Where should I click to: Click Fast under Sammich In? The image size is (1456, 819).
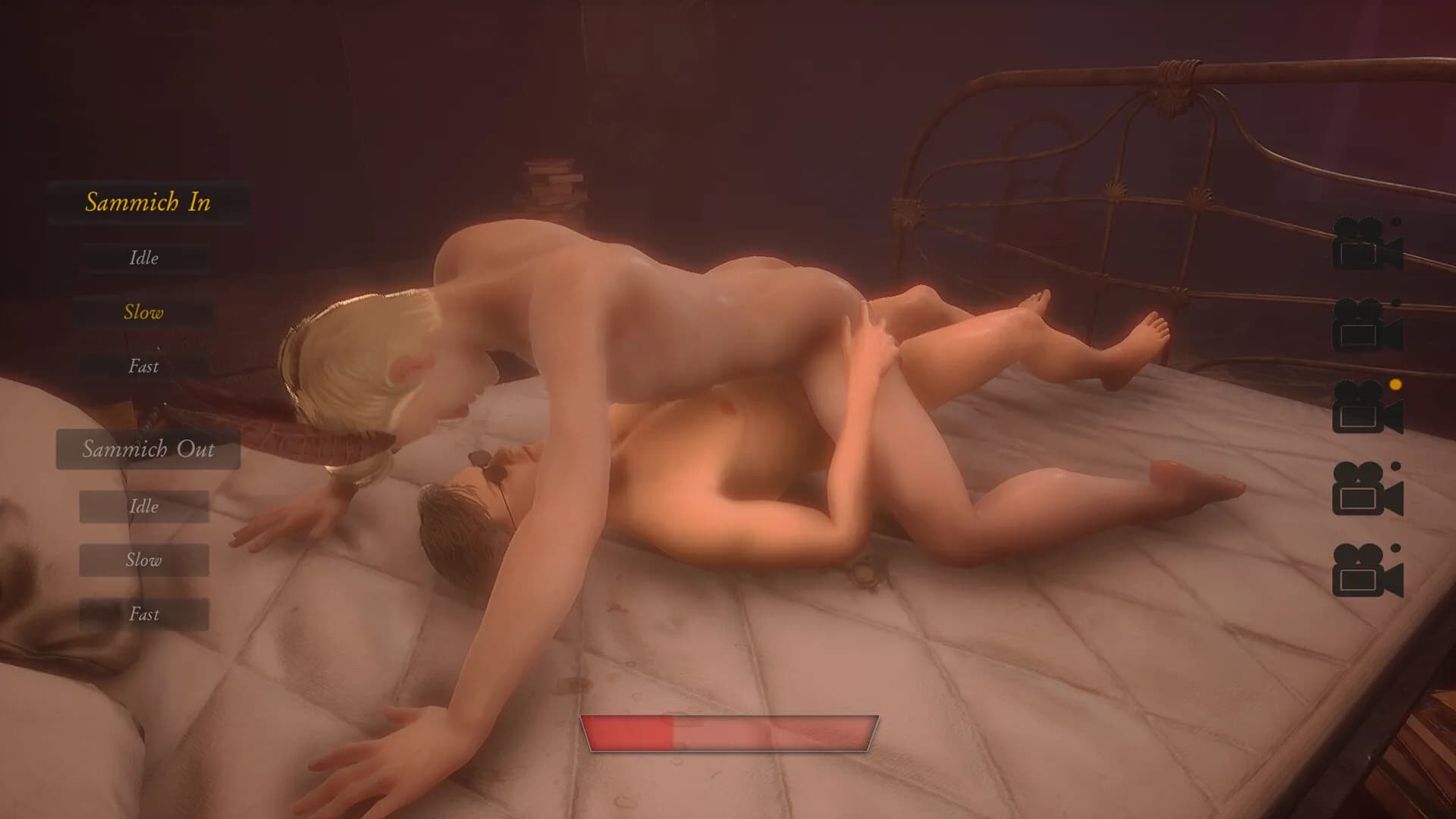pos(143,366)
